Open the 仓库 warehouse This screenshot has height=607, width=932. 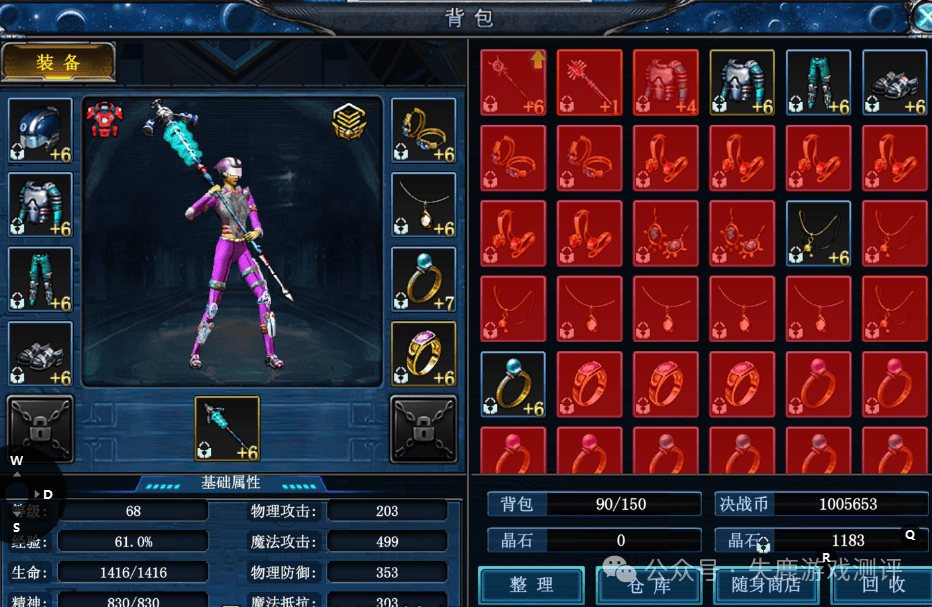[646, 586]
